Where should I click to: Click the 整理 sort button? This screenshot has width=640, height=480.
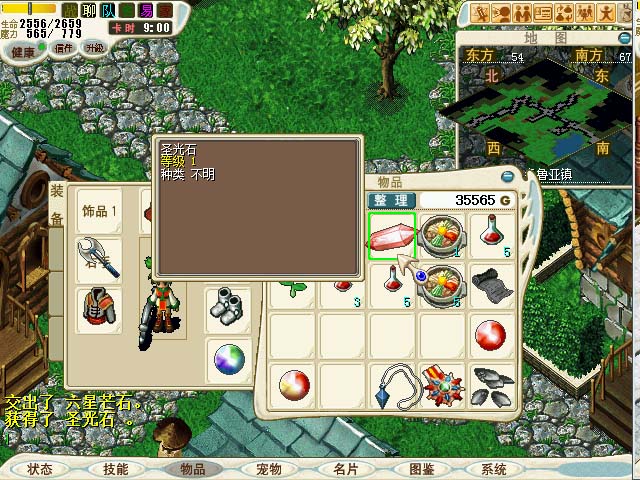[390, 201]
